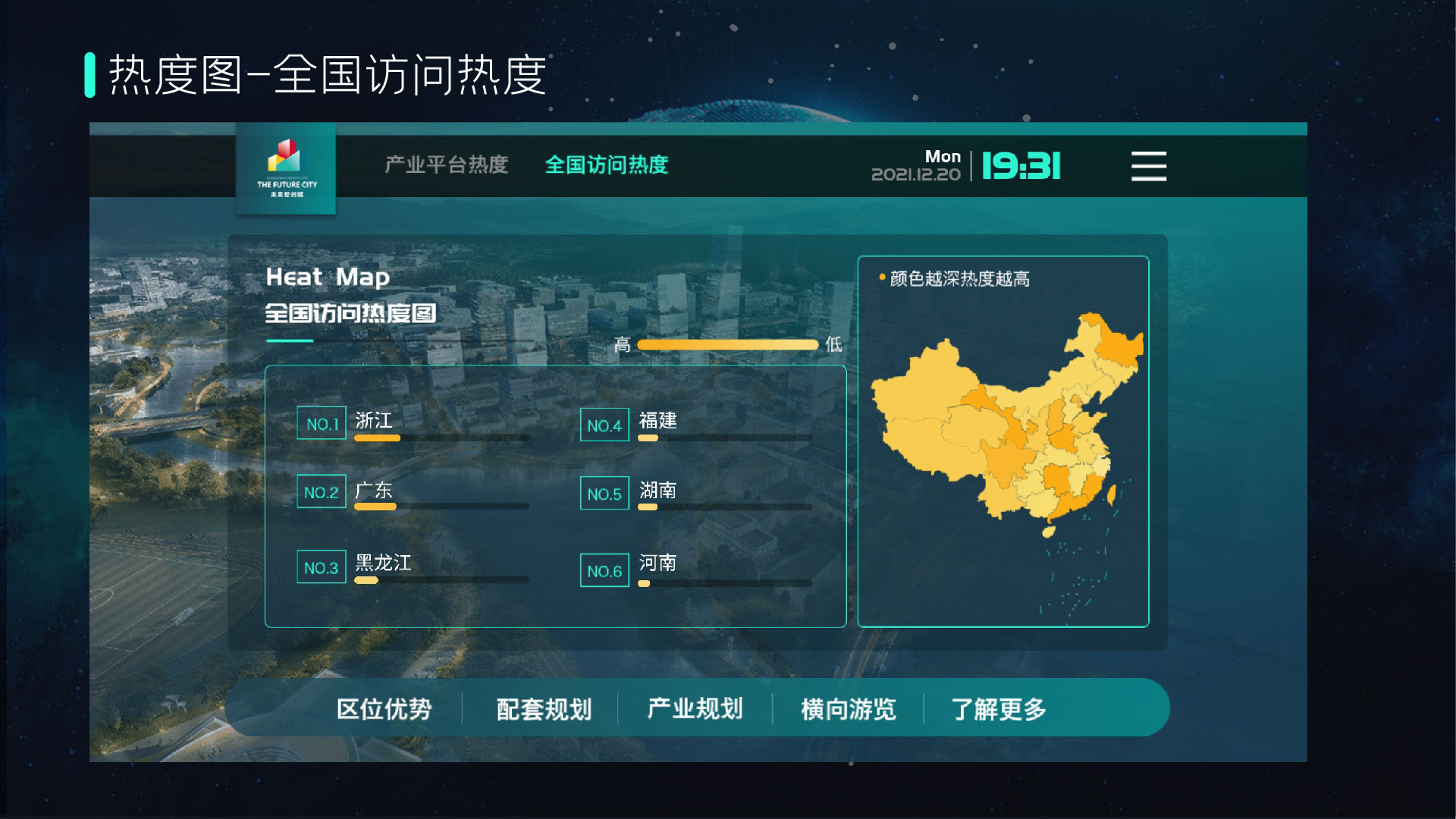Switch to the 产业平台热度 tab
Screen dimensions: 1456x819
pos(446,165)
